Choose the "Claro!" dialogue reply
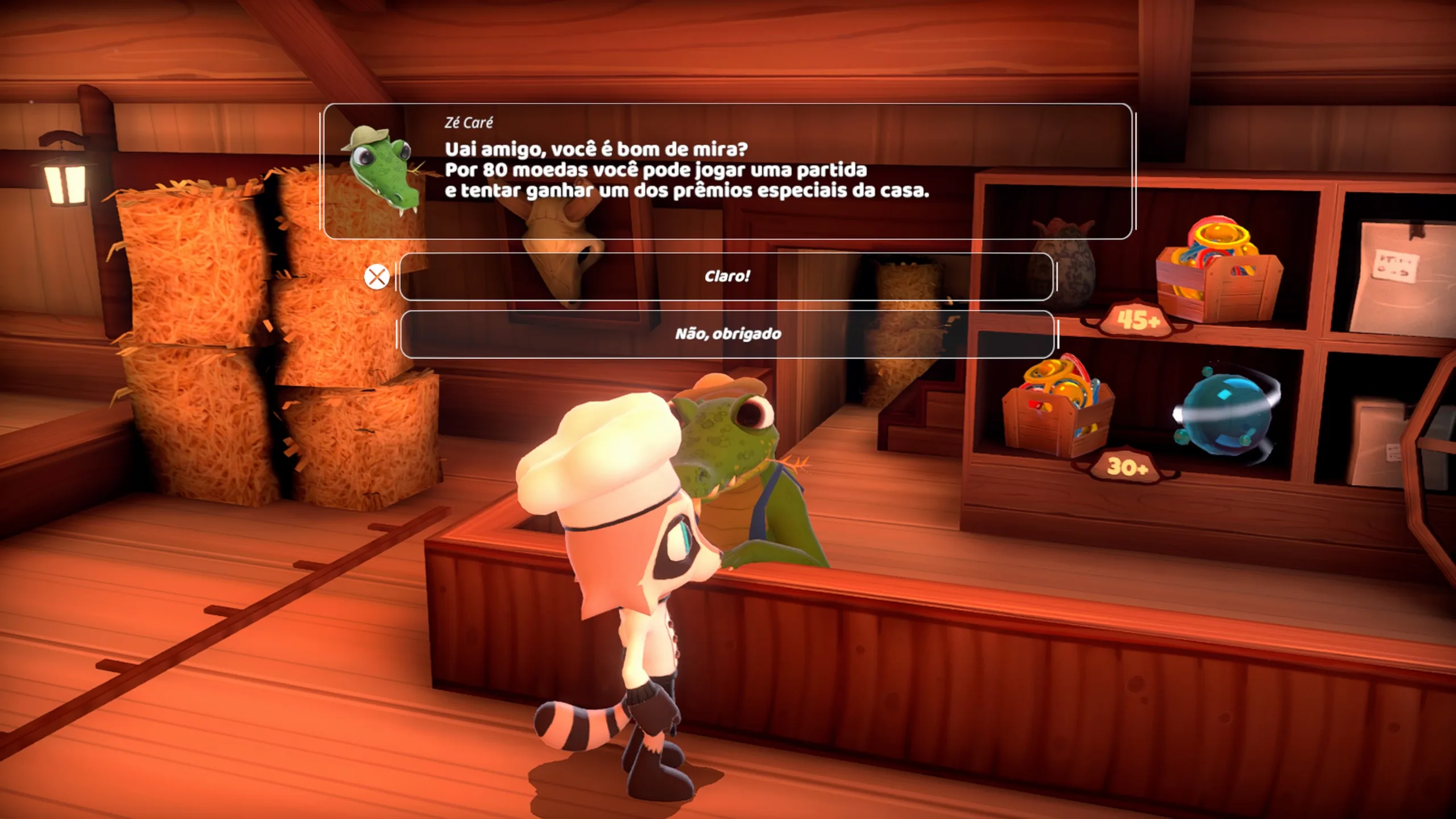Viewport: 1456px width, 819px height. click(727, 276)
